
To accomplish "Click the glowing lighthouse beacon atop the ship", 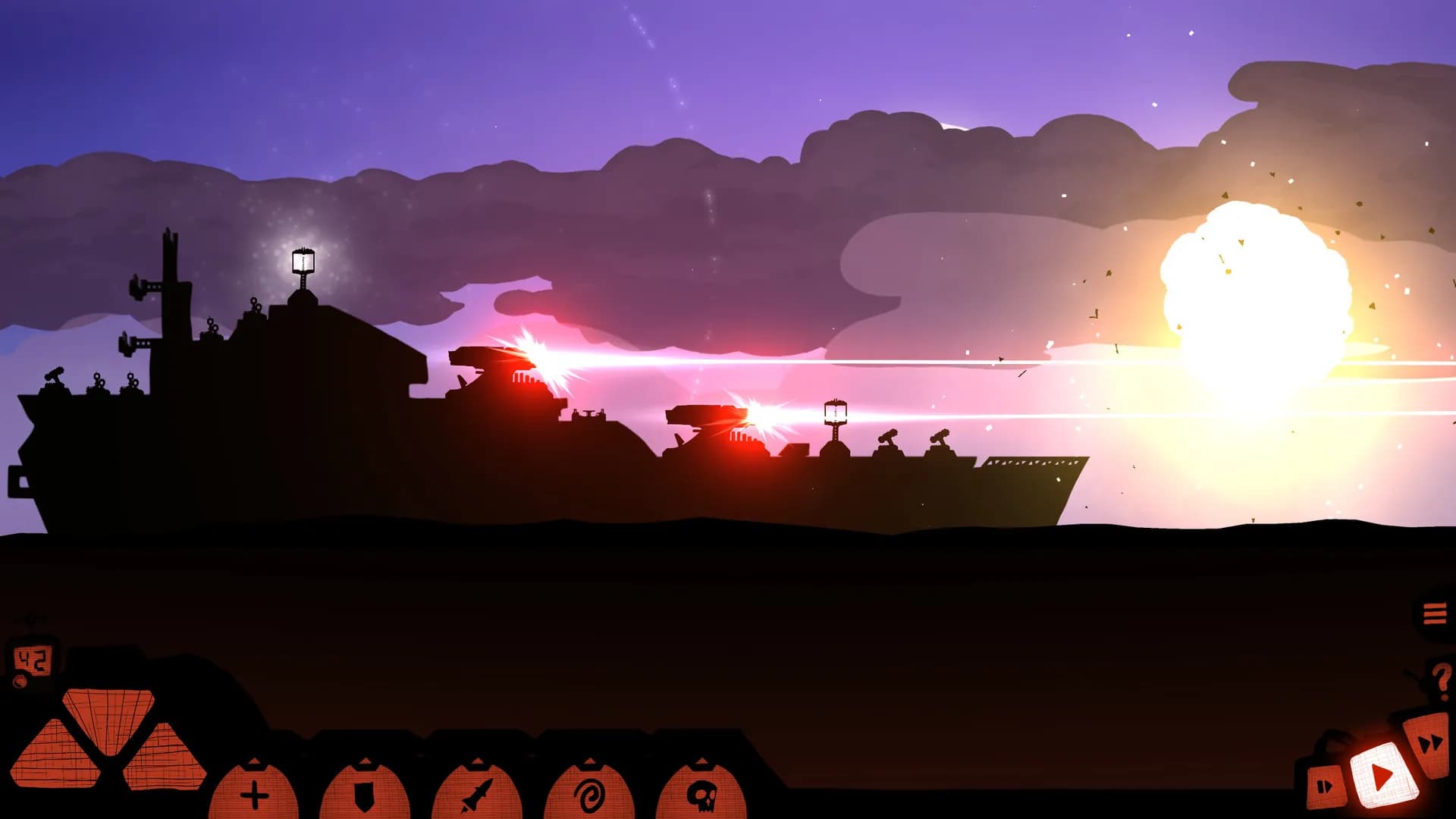I will [302, 262].
